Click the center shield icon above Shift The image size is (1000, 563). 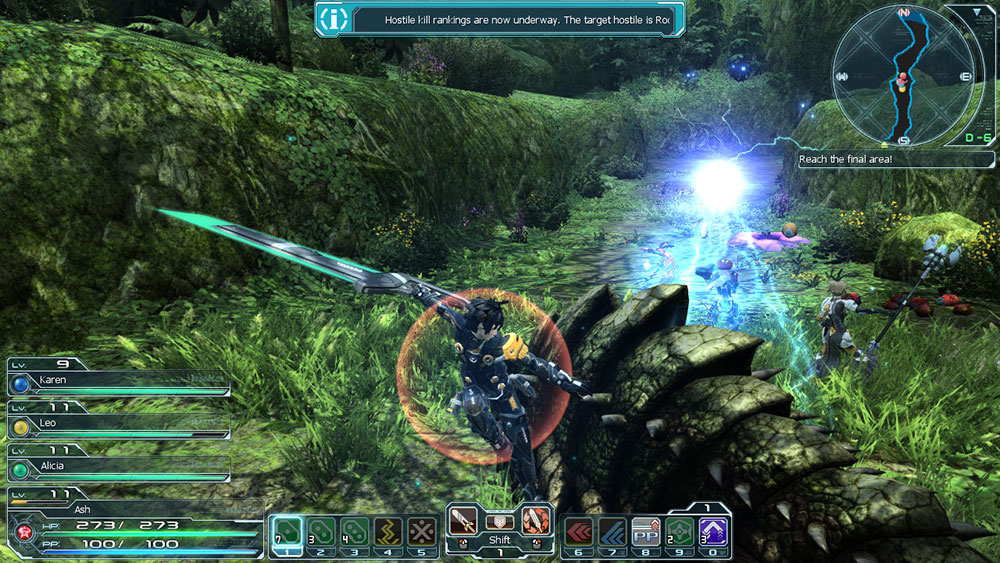(x=500, y=521)
